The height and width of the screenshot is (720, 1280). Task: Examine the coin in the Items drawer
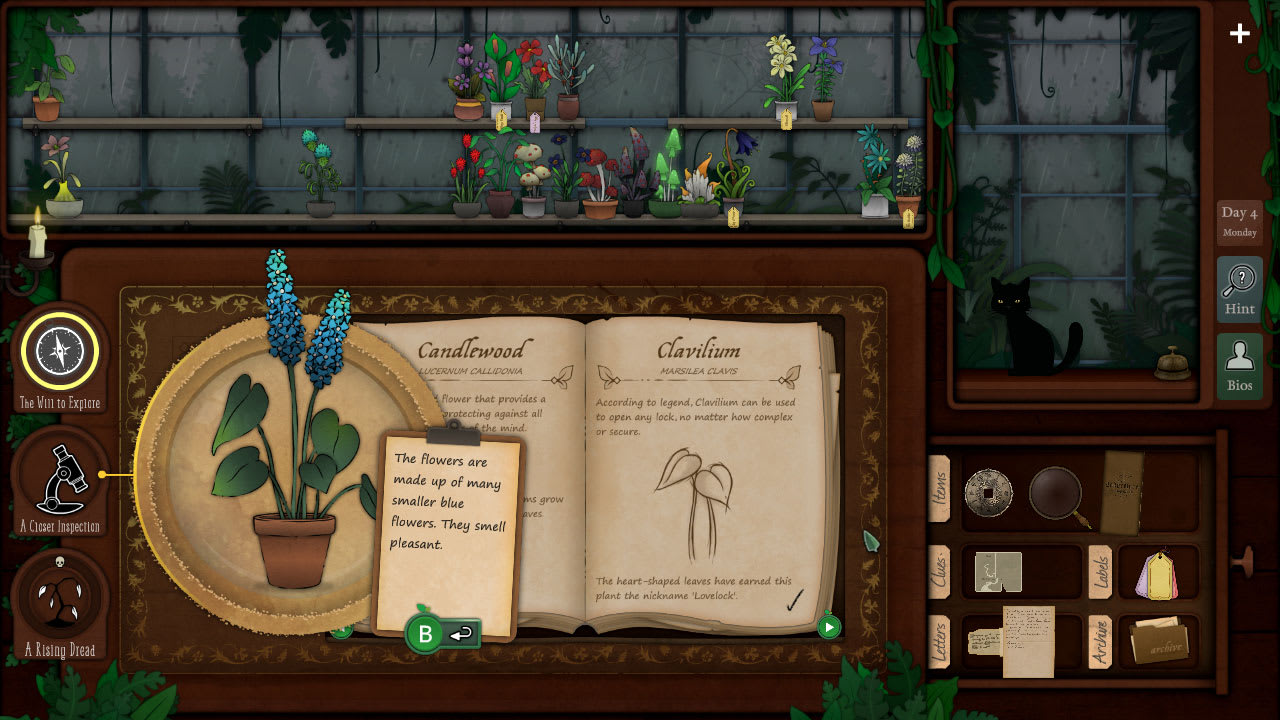pyautogui.click(x=988, y=492)
